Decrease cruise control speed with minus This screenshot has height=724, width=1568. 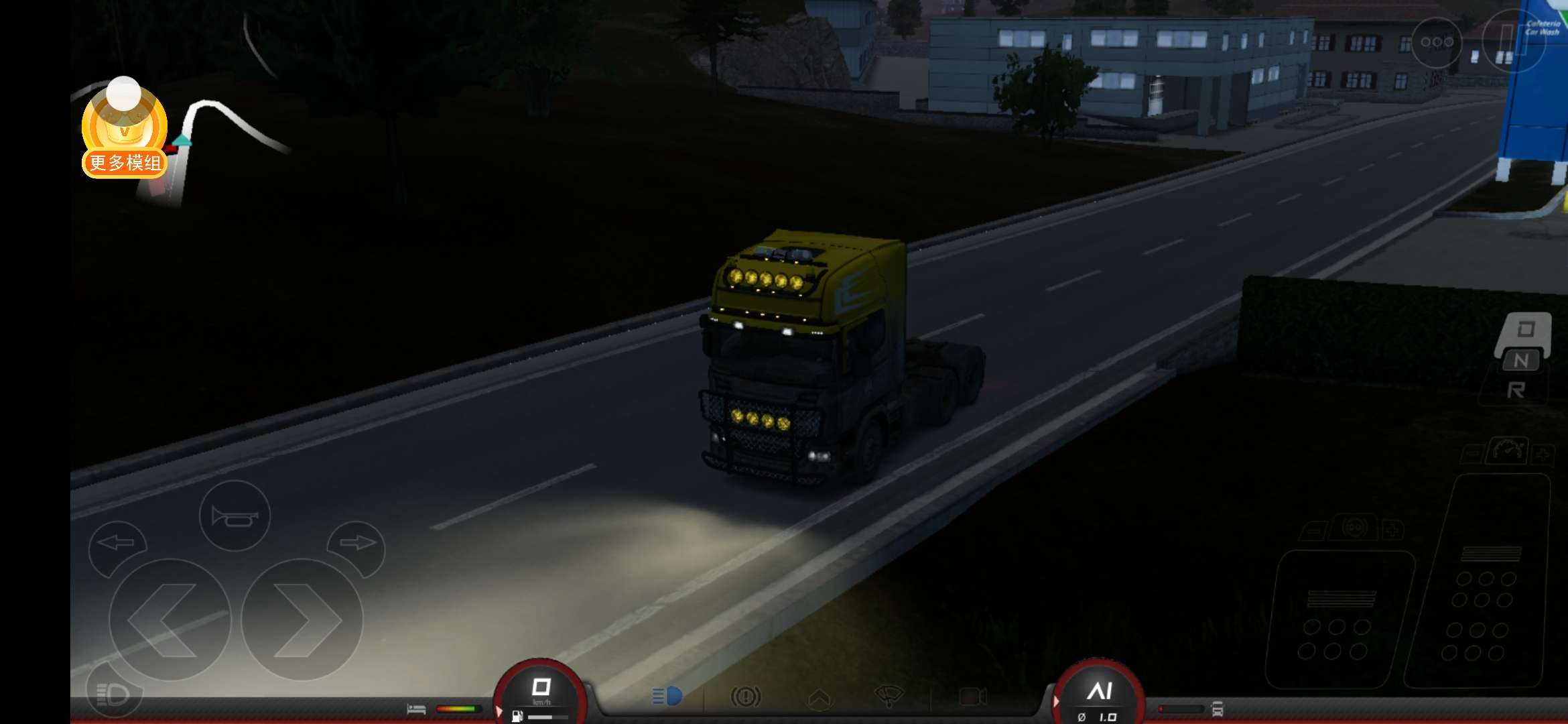(1473, 454)
